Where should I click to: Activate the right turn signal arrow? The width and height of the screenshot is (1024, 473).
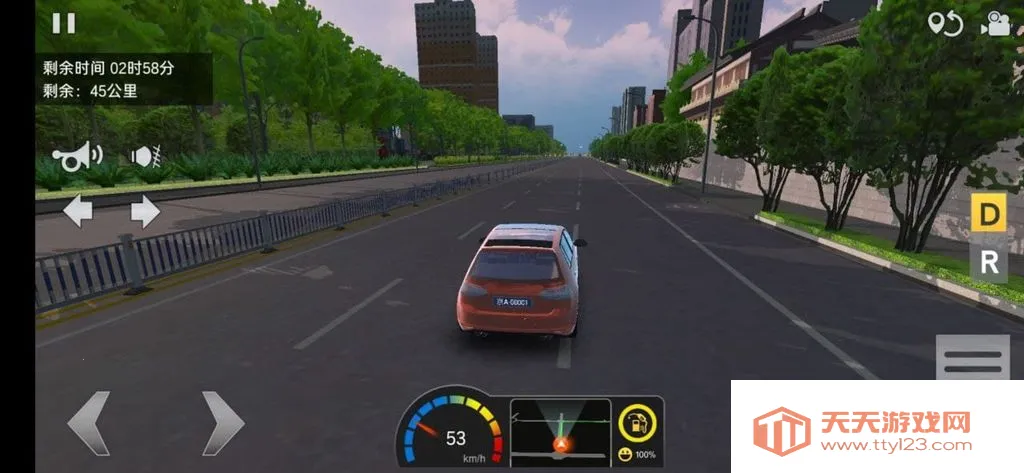(x=145, y=211)
